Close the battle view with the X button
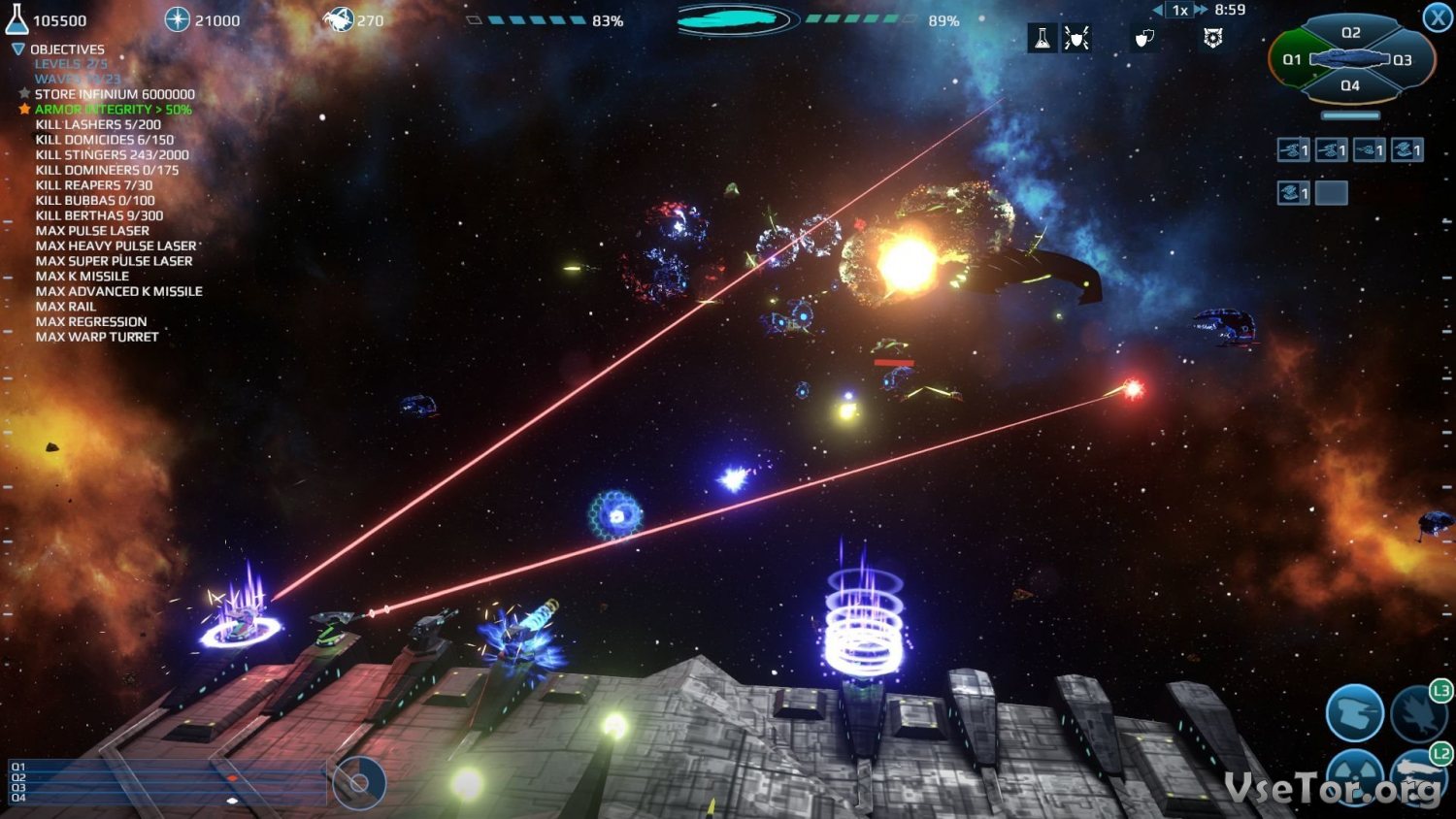Viewport: 1456px width, 819px height. (1438, 17)
